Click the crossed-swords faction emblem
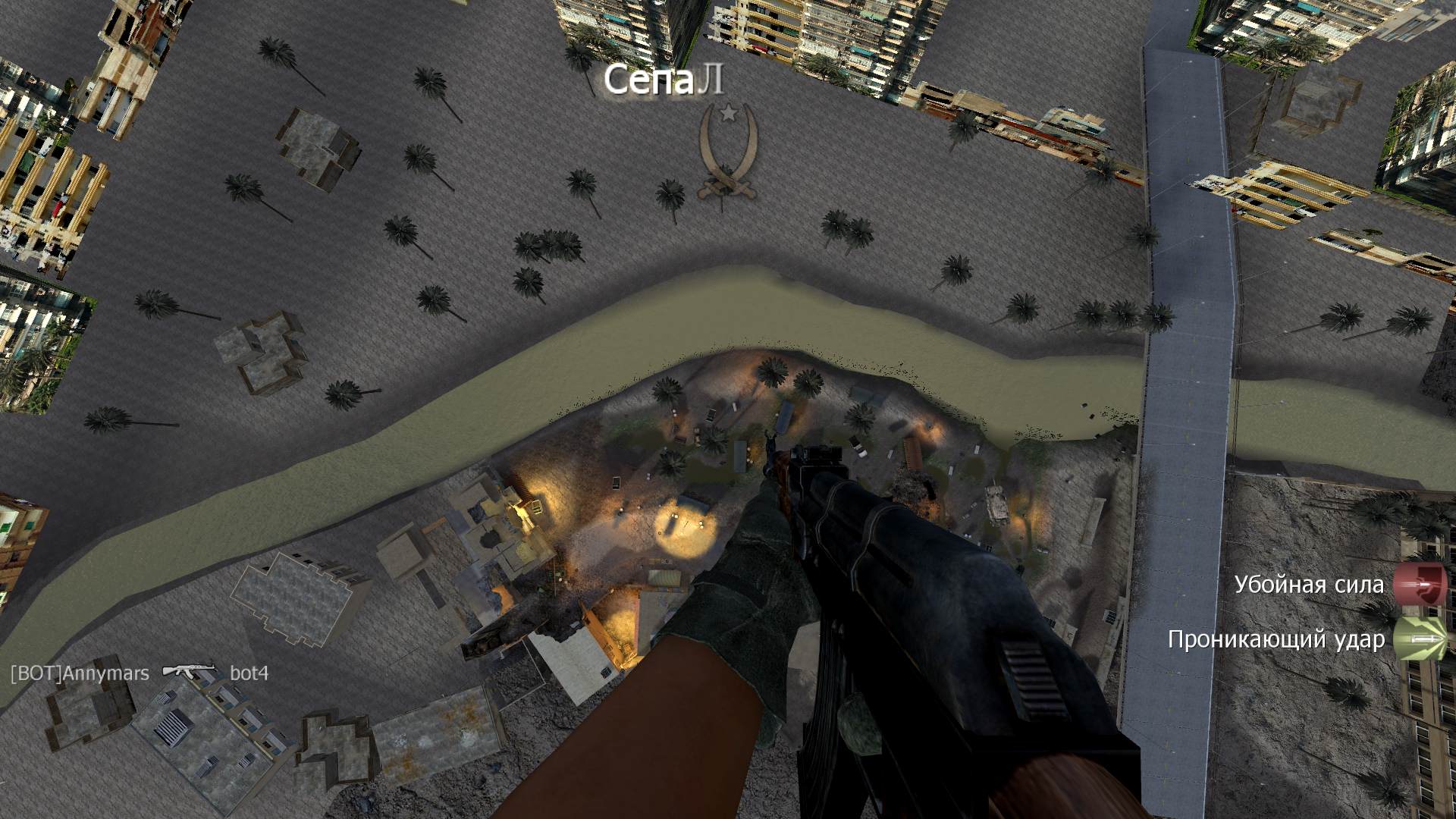This screenshot has width=1456, height=819. pos(728,154)
